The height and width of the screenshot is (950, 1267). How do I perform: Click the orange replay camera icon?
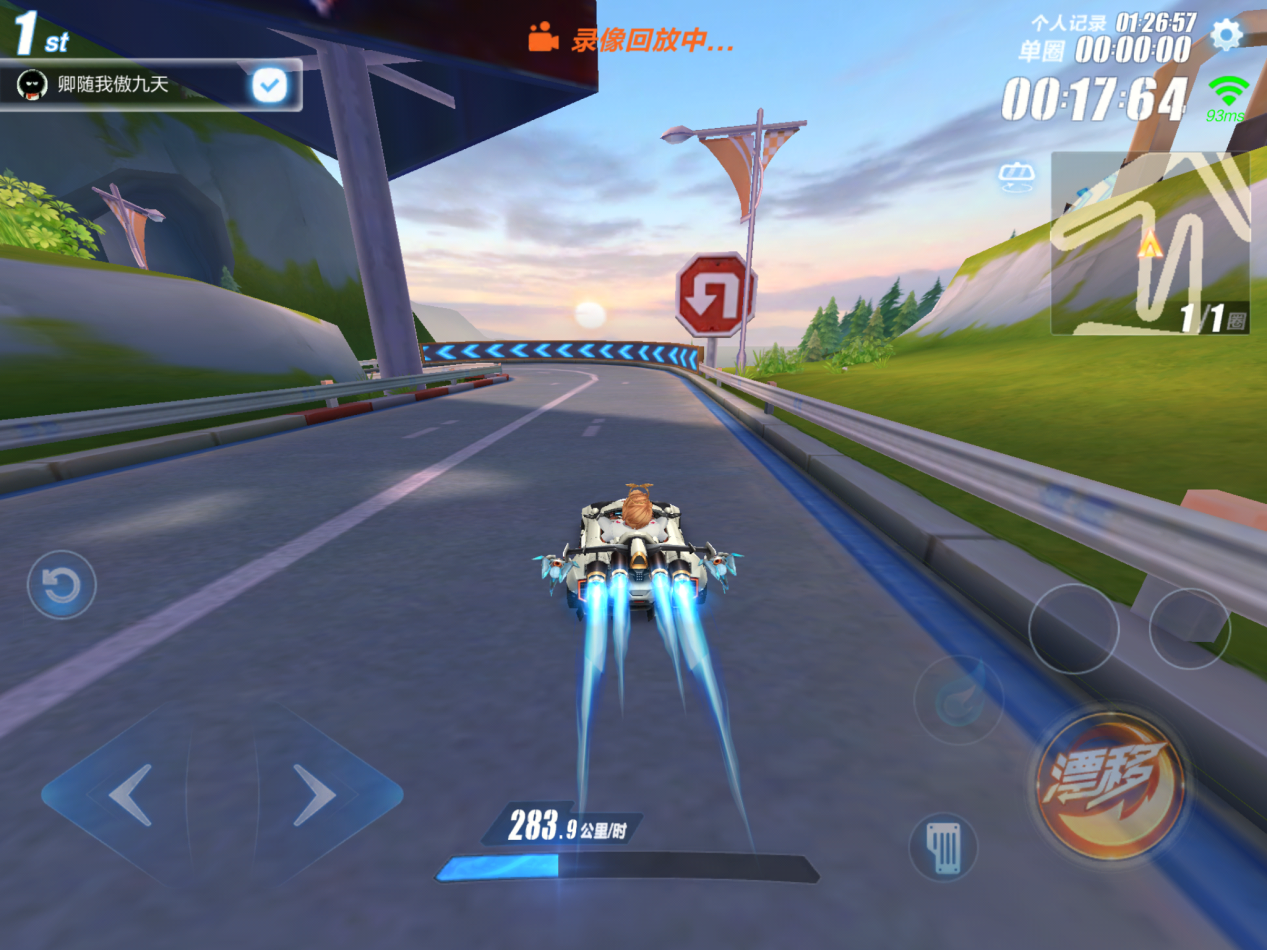543,39
